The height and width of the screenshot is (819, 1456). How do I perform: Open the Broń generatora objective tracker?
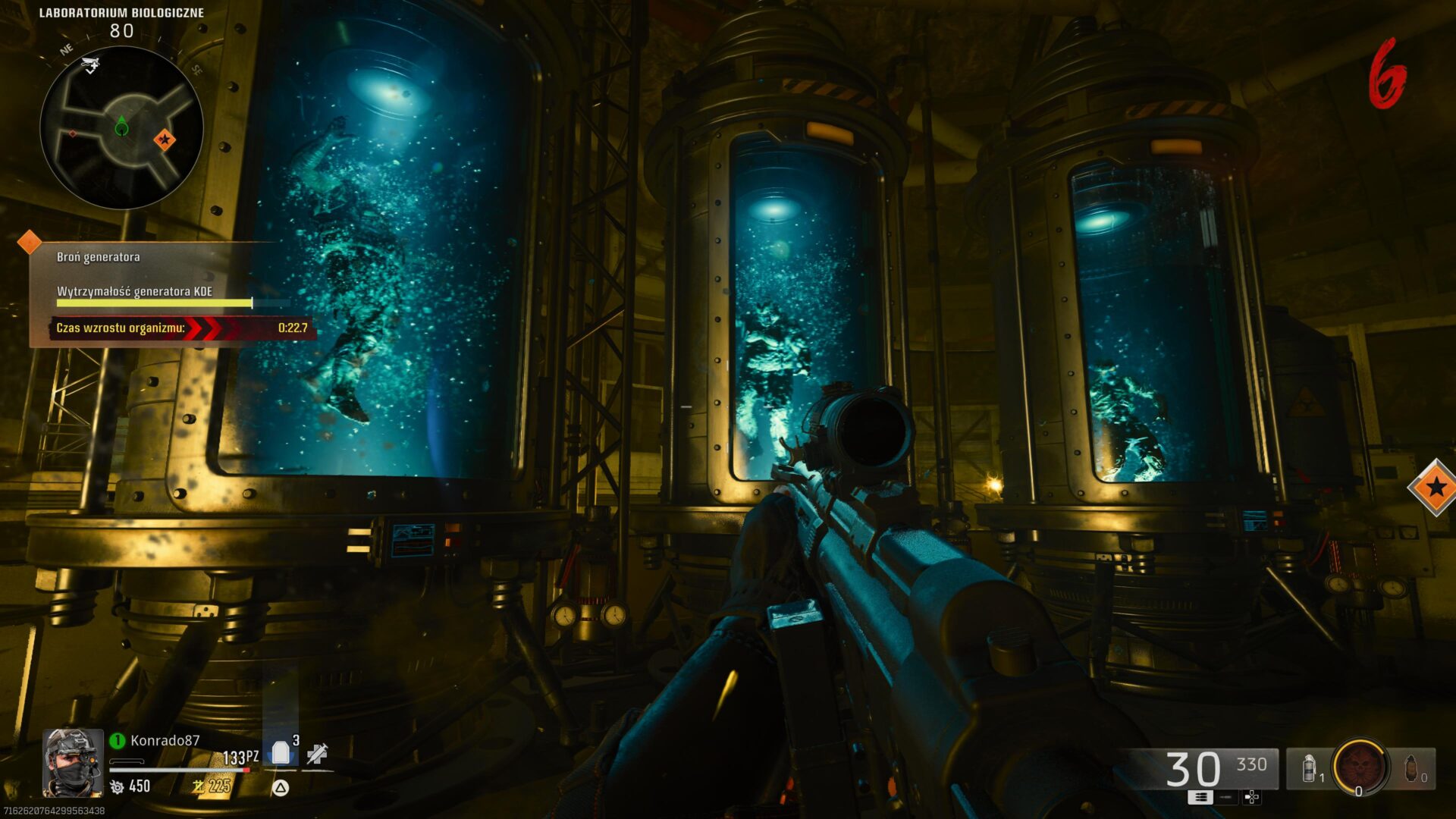pos(99,257)
